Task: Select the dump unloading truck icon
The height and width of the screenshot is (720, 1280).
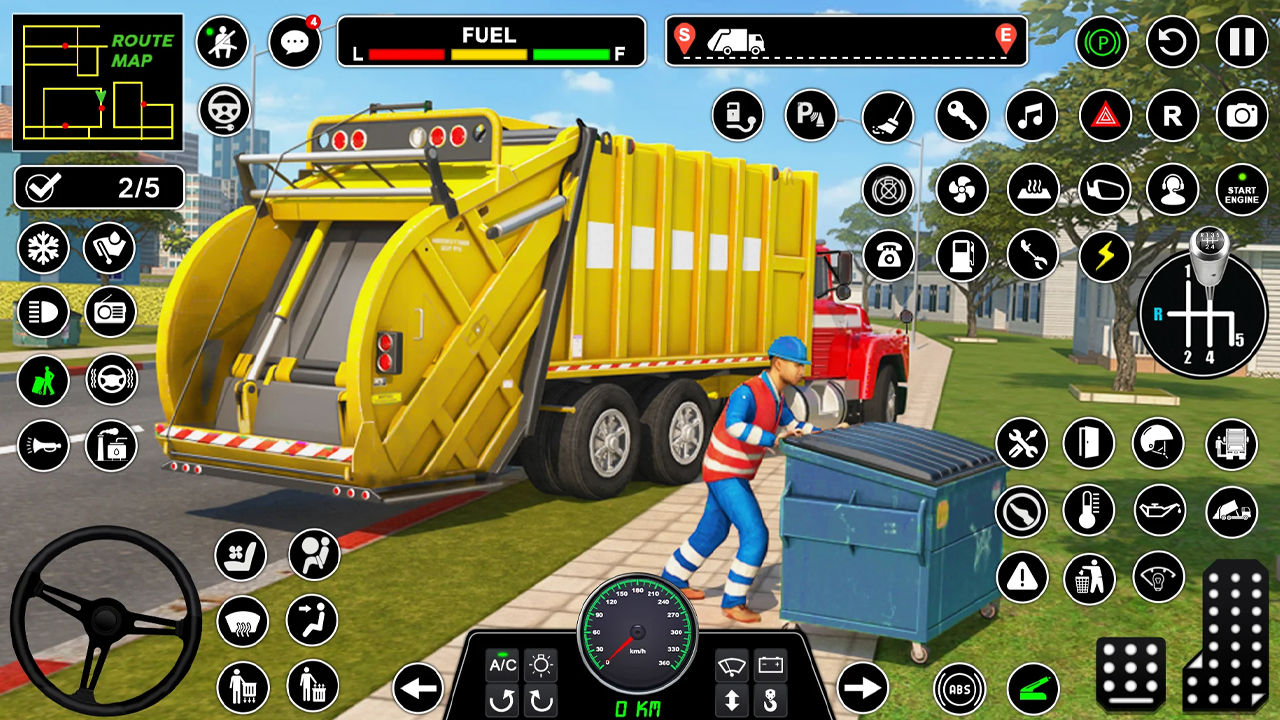Action: (1231, 510)
